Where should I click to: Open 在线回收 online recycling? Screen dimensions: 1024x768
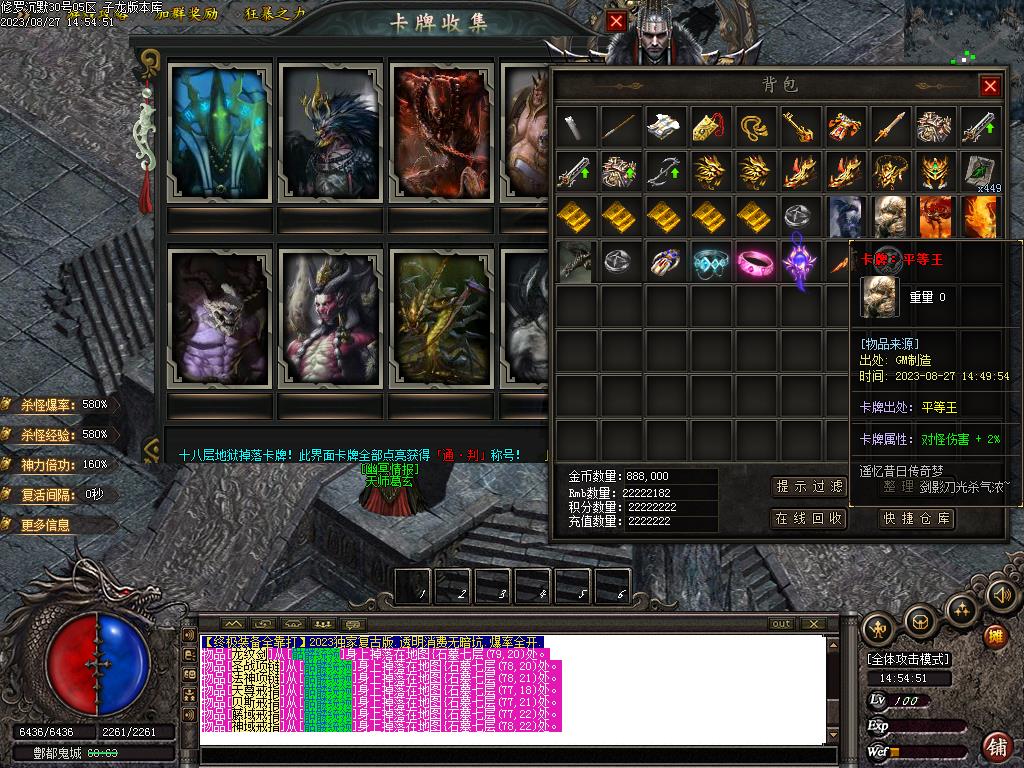click(809, 518)
